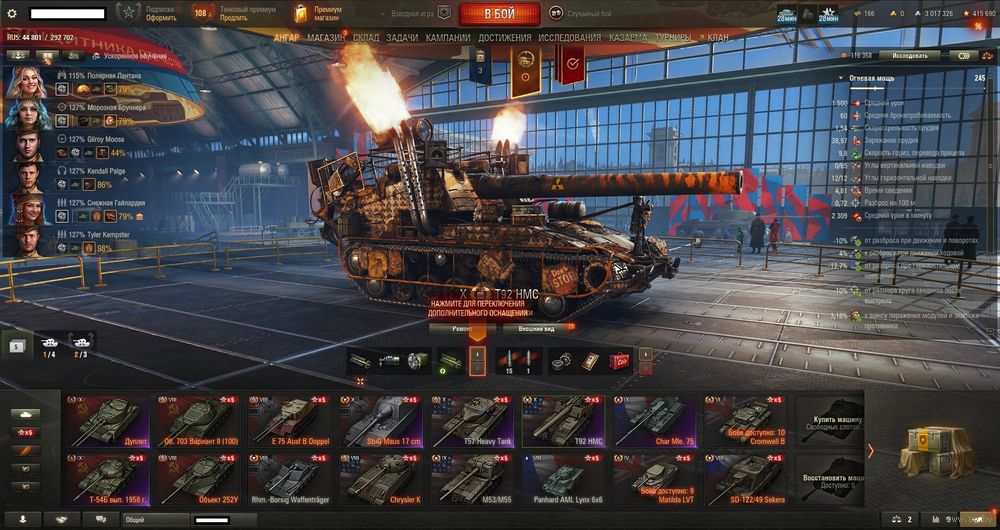Switch to the МАГАЗИН tab
Viewport: 1000px width, 530px height.
[x=327, y=38]
